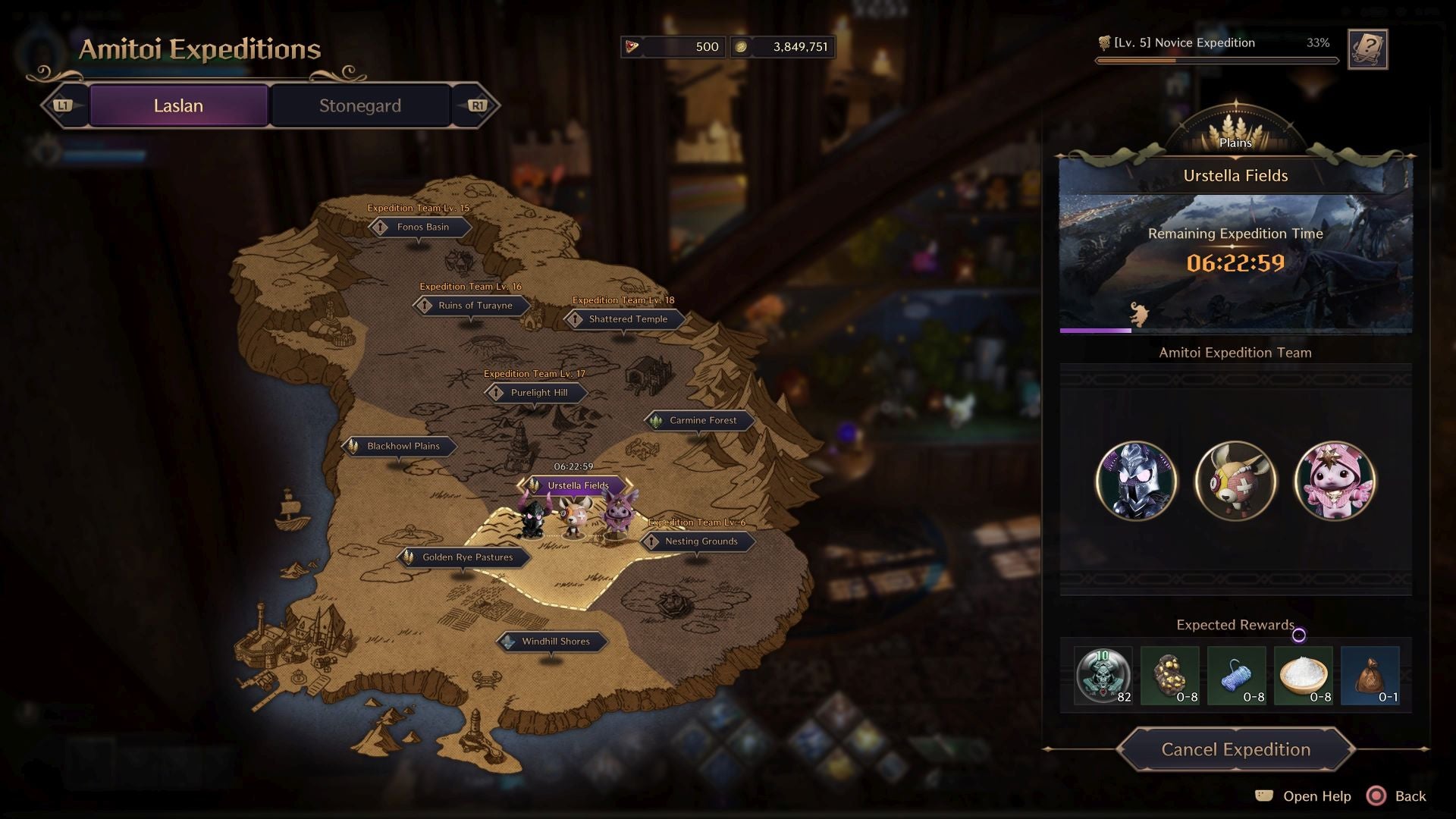This screenshot has width=1456, height=819.
Task: Select the Nesting Grounds location marker
Action: (x=698, y=541)
